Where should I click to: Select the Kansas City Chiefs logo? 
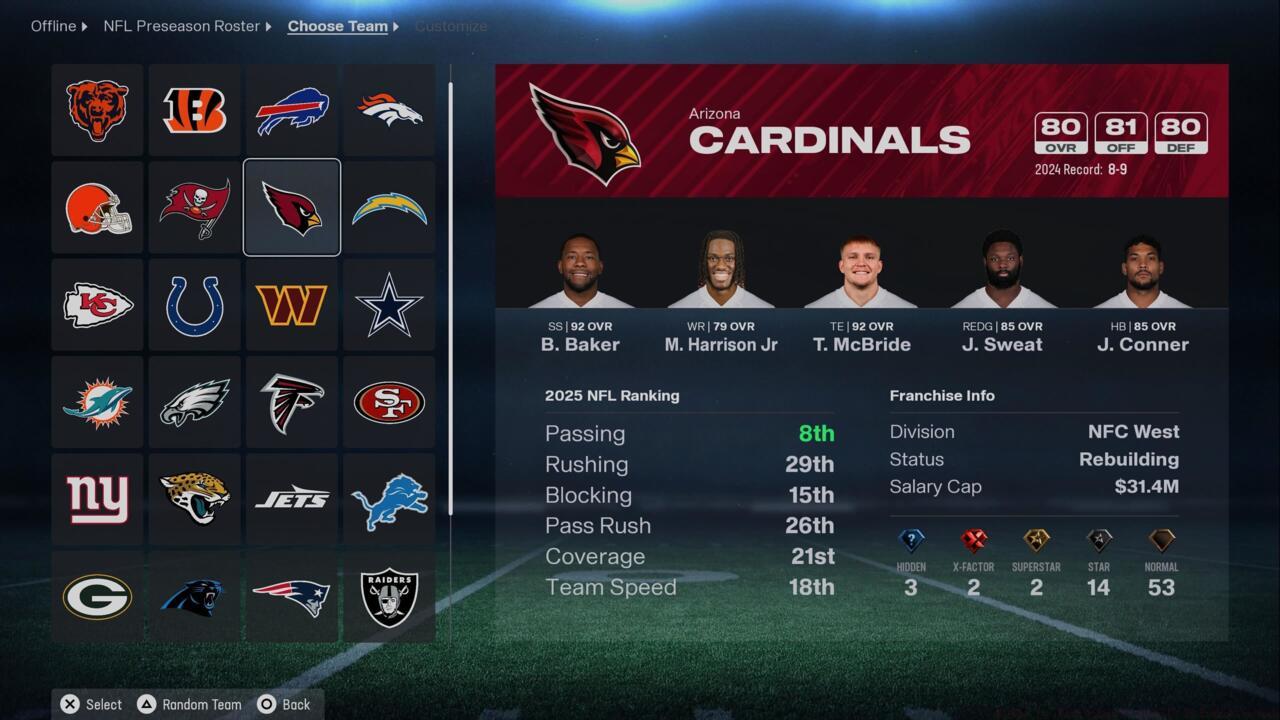tap(97, 304)
